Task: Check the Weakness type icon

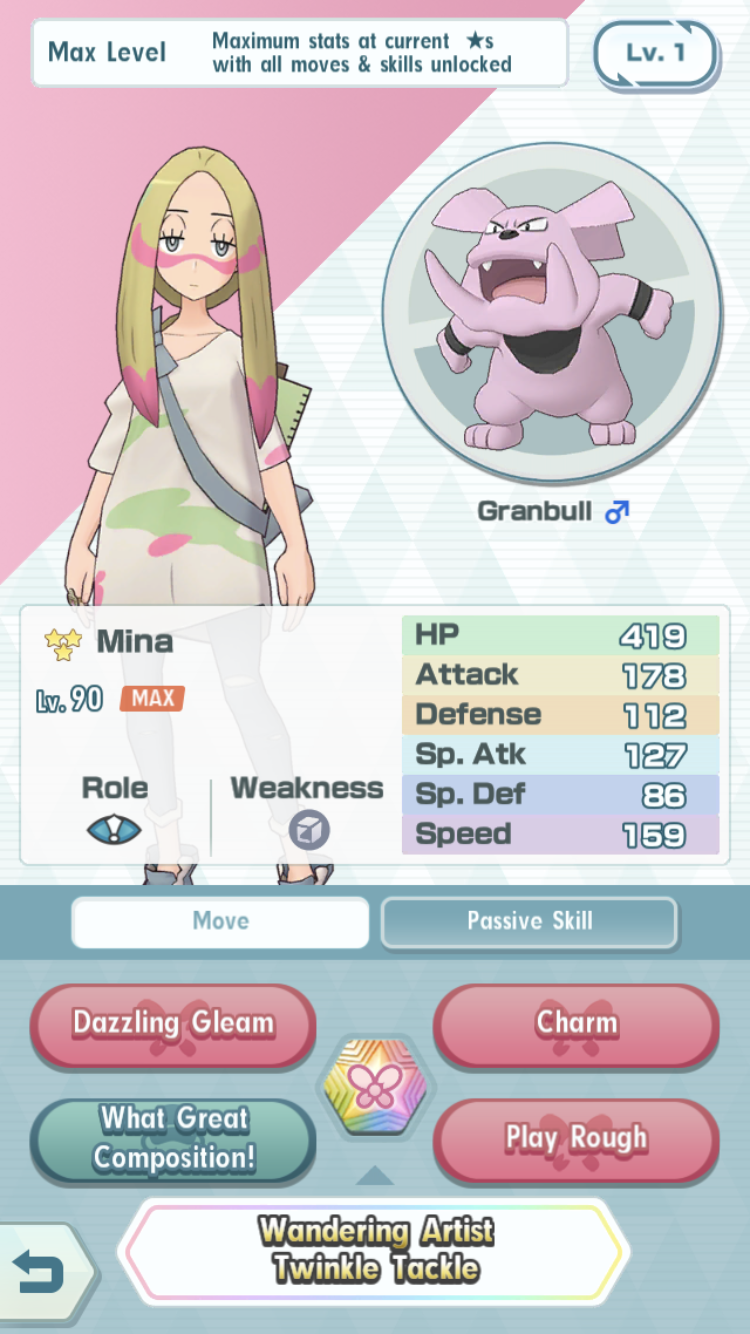Action: 308,830
